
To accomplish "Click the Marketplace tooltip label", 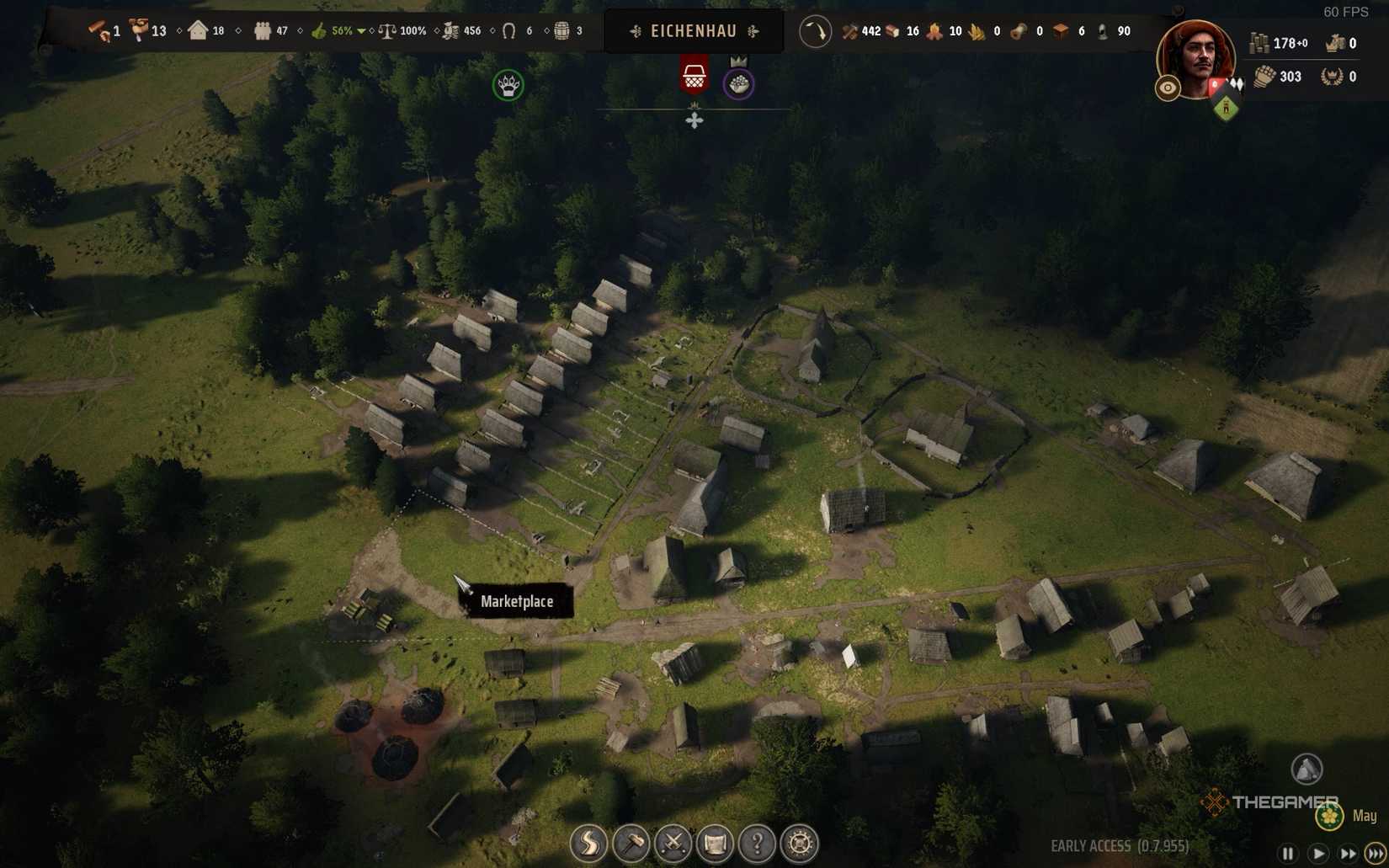I will pos(518,602).
